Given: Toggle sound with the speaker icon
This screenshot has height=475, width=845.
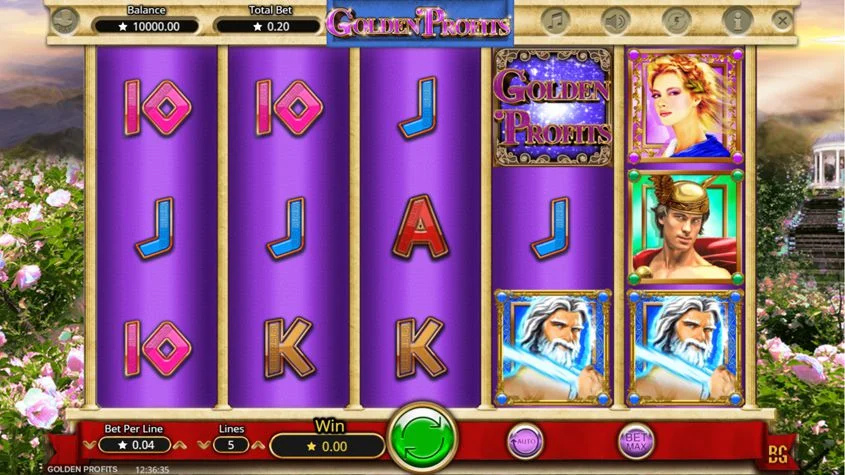Looking at the screenshot, I should [x=615, y=19].
